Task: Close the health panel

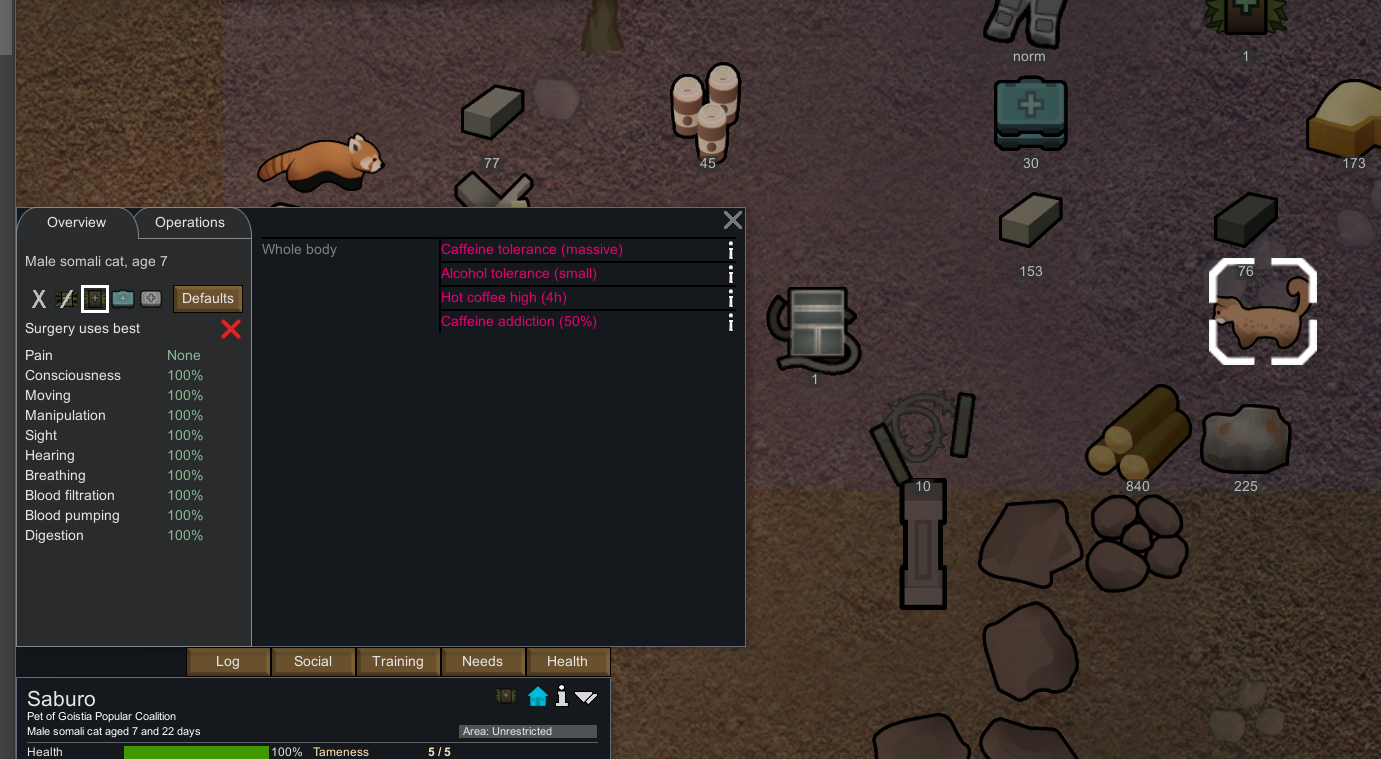Action: tap(733, 221)
